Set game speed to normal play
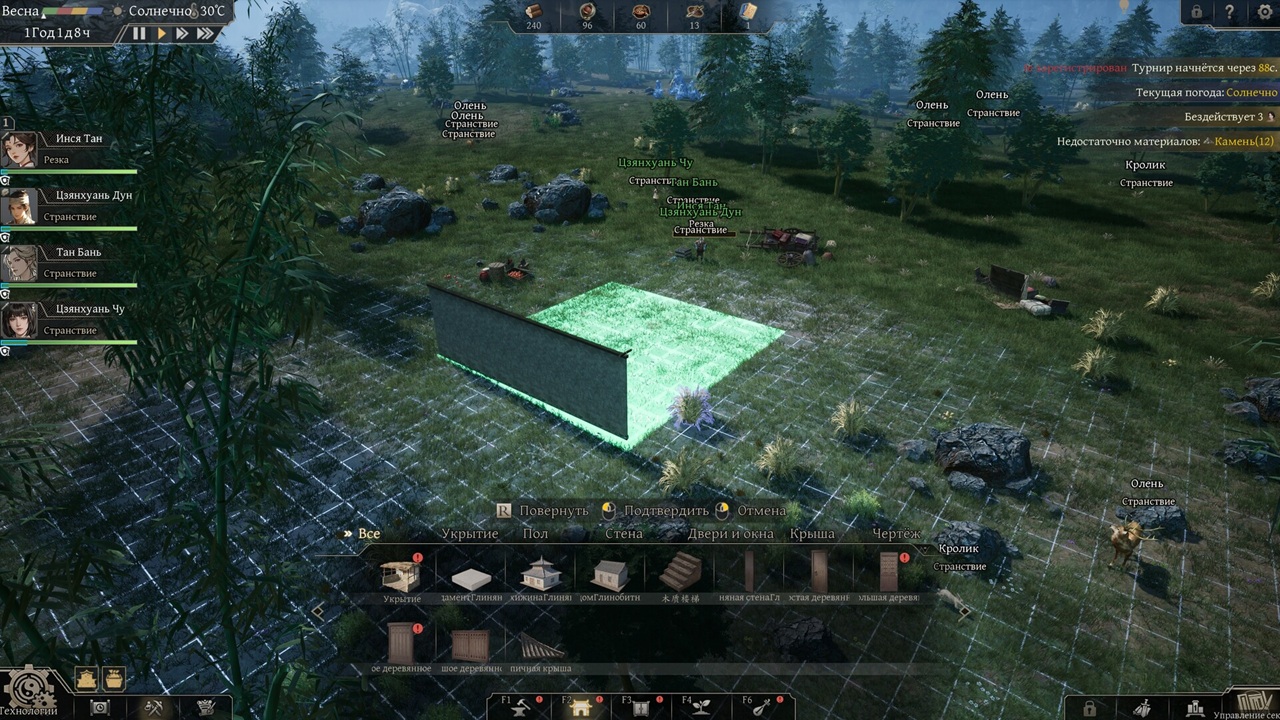 pos(161,33)
